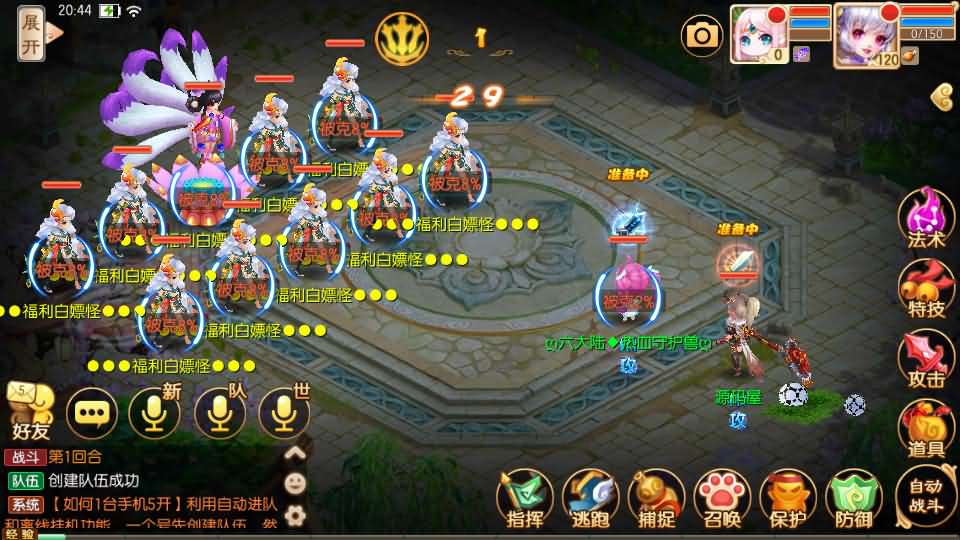The image size is (960, 540).
Task: Tap the camera screenshot icon
Action: pyautogui.click(x=702, y=37)
